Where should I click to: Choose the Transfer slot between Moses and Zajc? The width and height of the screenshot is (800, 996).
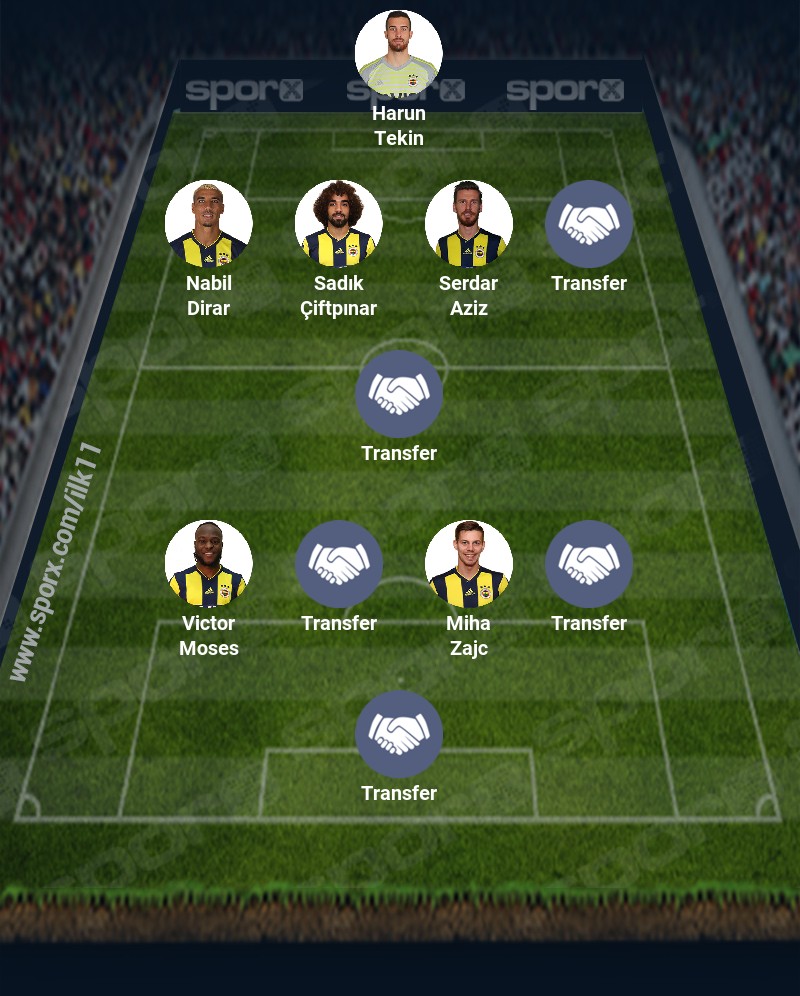coord(339,564)
